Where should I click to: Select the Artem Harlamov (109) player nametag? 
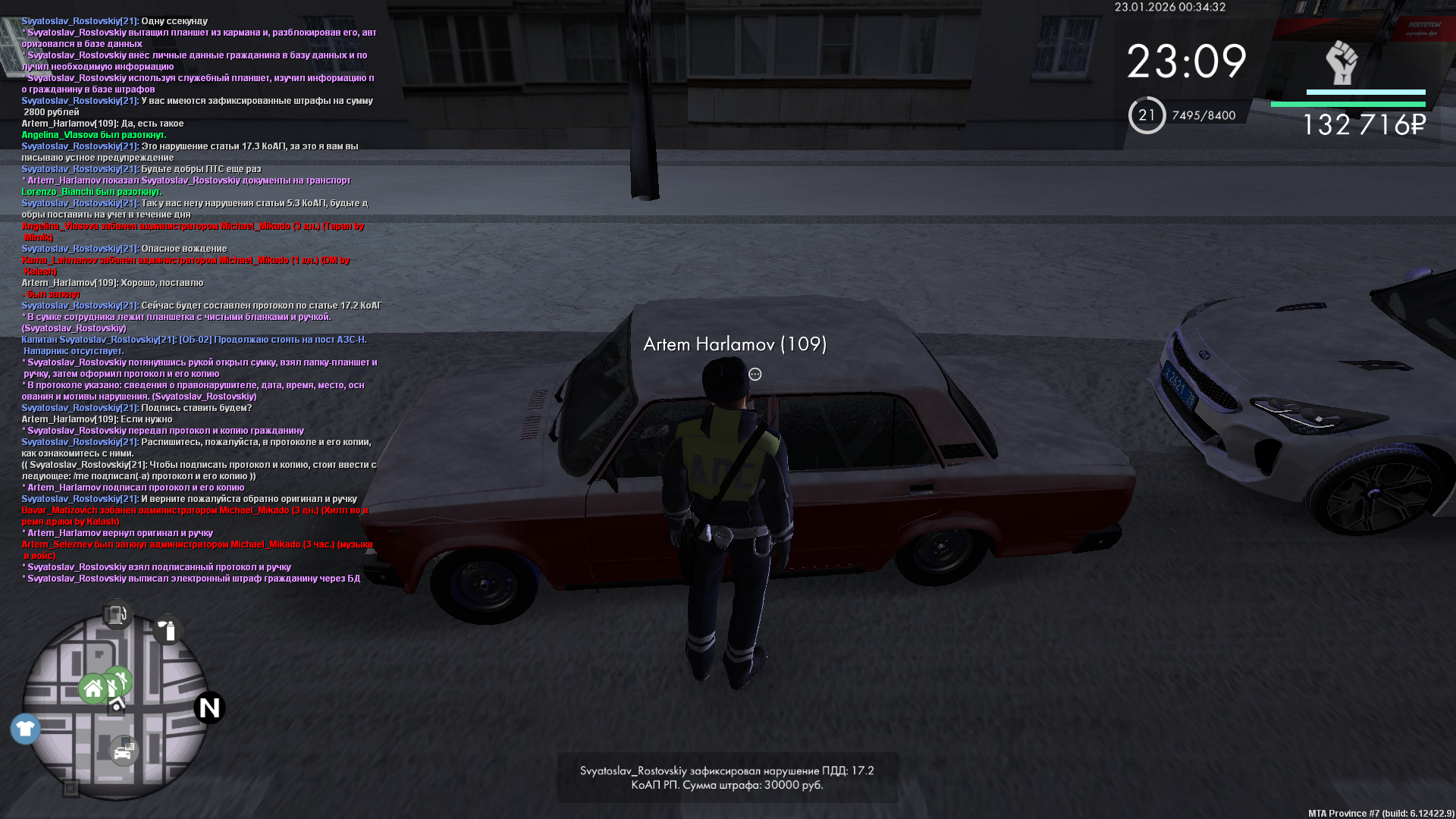tap(734, 344)
